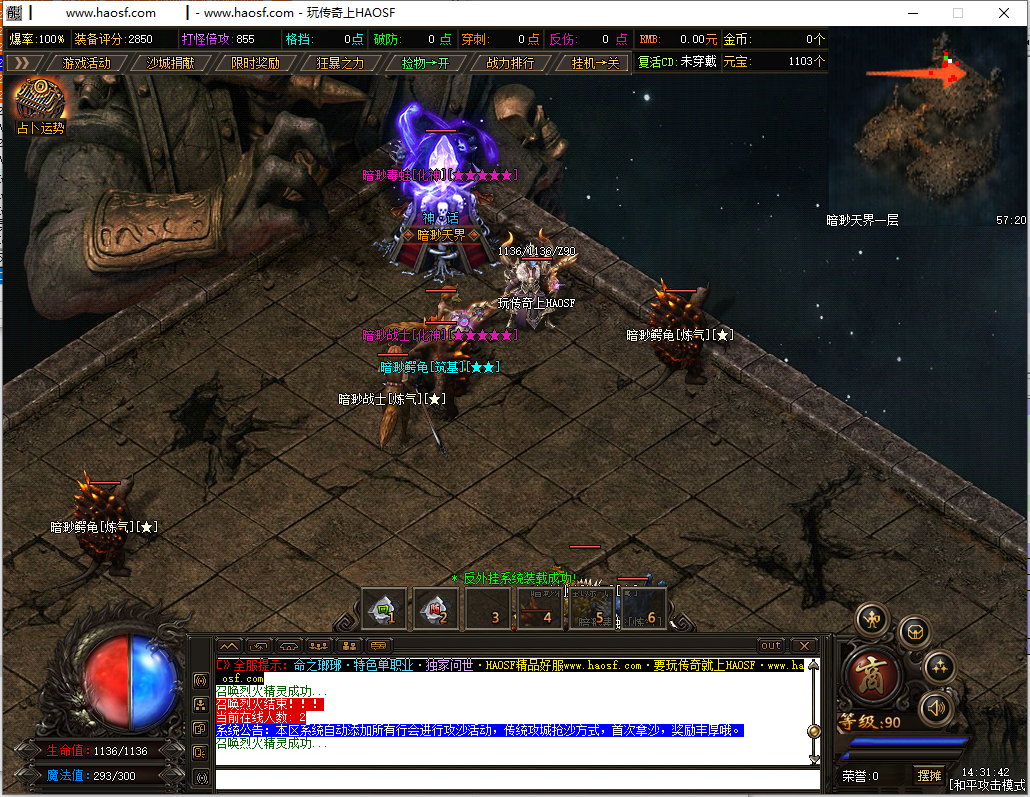Viewport: 1030px width, 797px height.
Task: Toggle the 捡物→开 auto-pickup switch
Action: [425, 62]
